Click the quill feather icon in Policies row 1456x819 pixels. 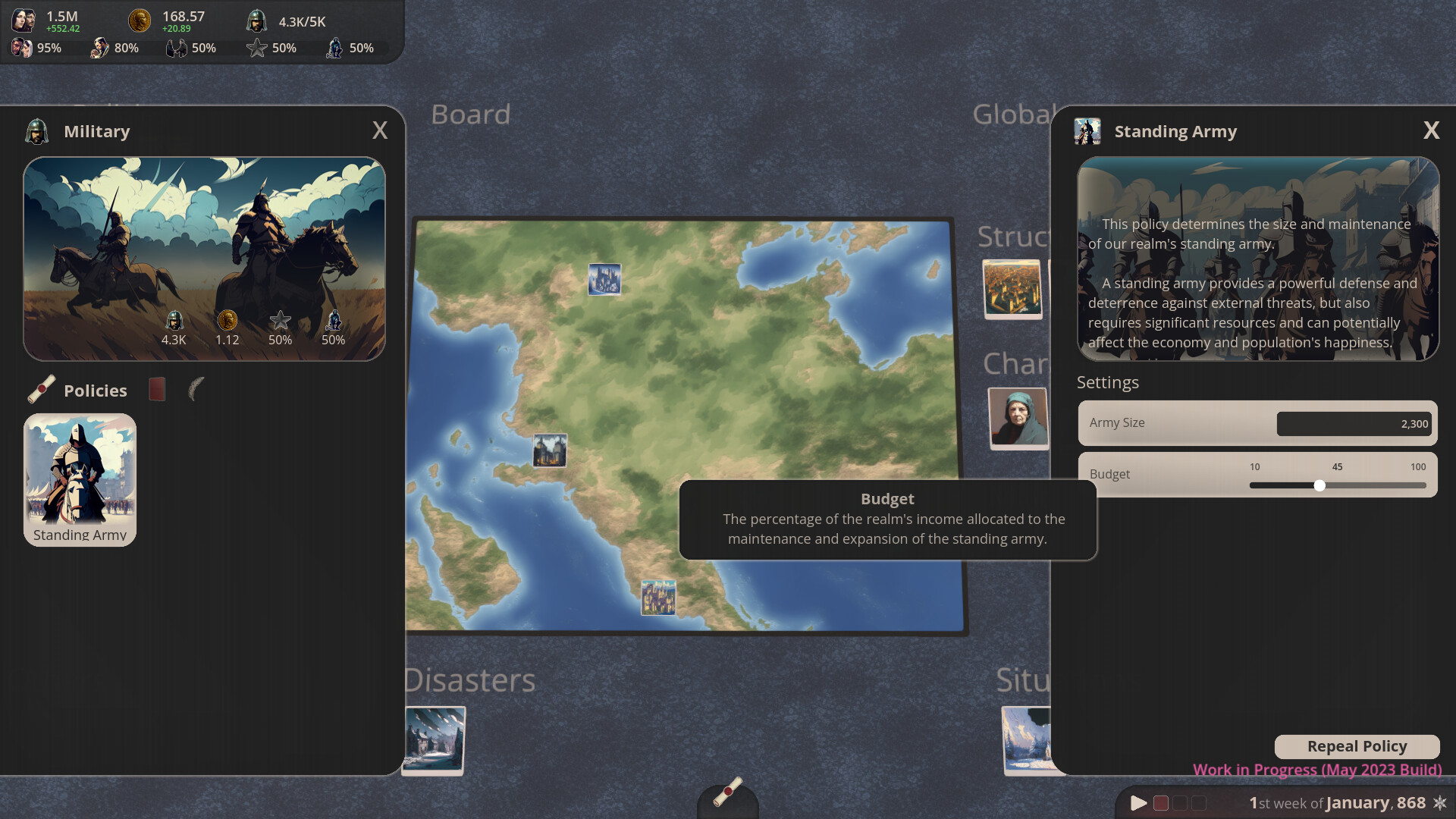tap(196, 390)
